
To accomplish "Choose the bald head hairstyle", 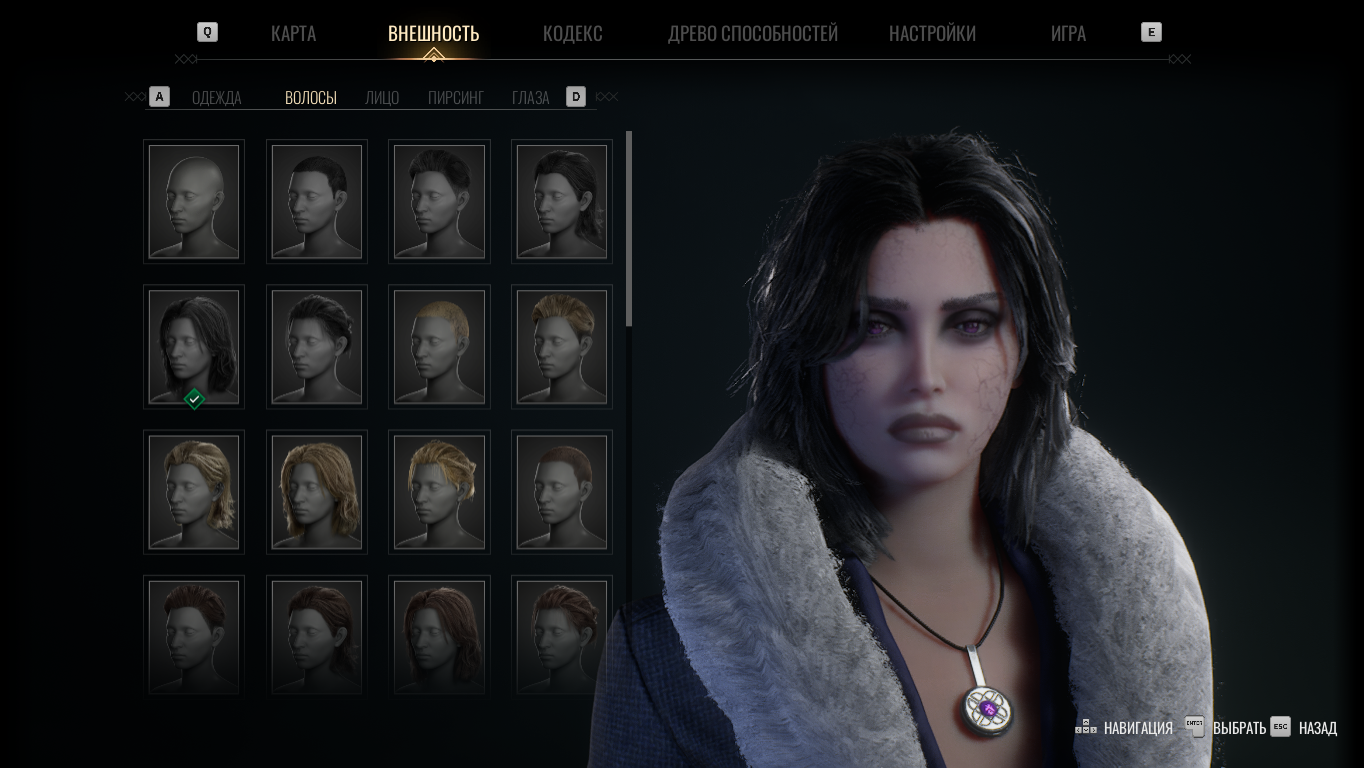I will pyautogui.click(x=194, y=201).
